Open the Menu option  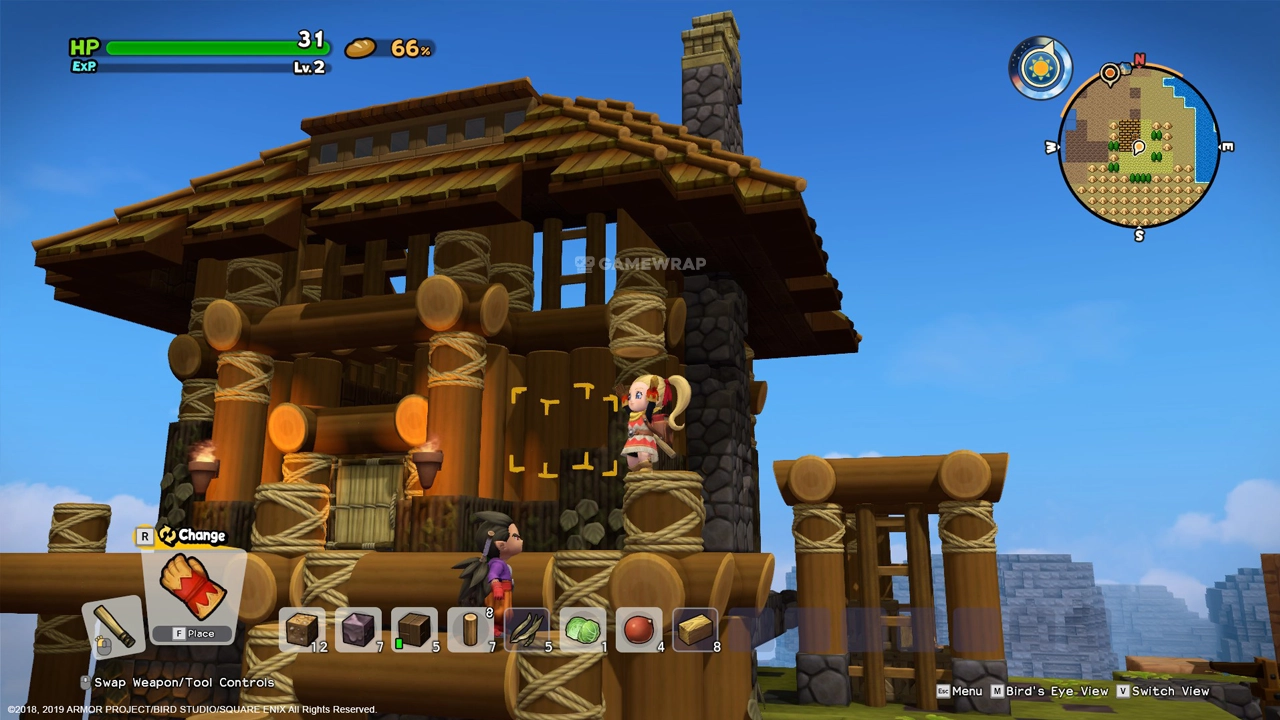pos(959,691)
